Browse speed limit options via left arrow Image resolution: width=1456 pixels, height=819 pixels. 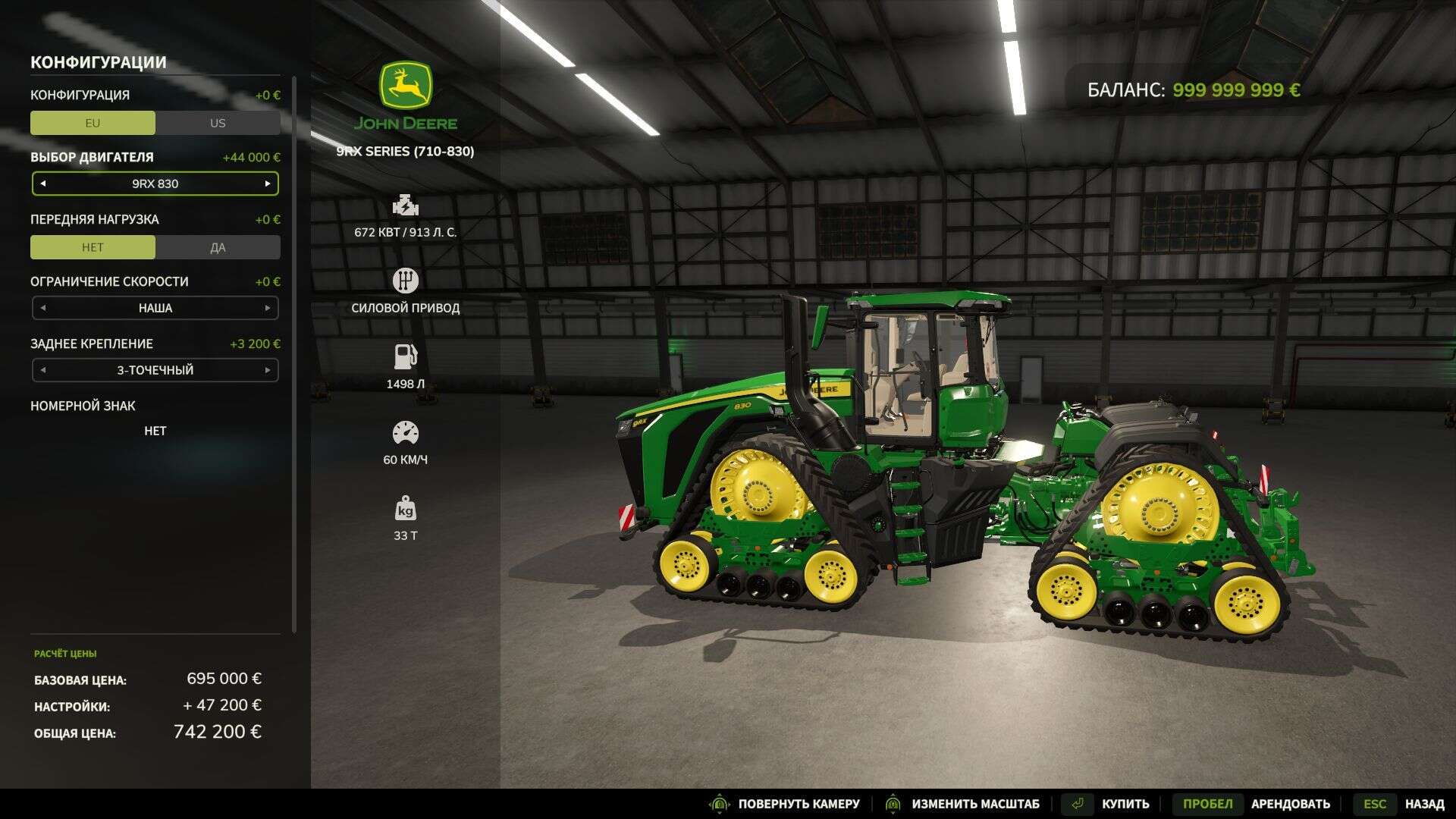pos(43,308)
